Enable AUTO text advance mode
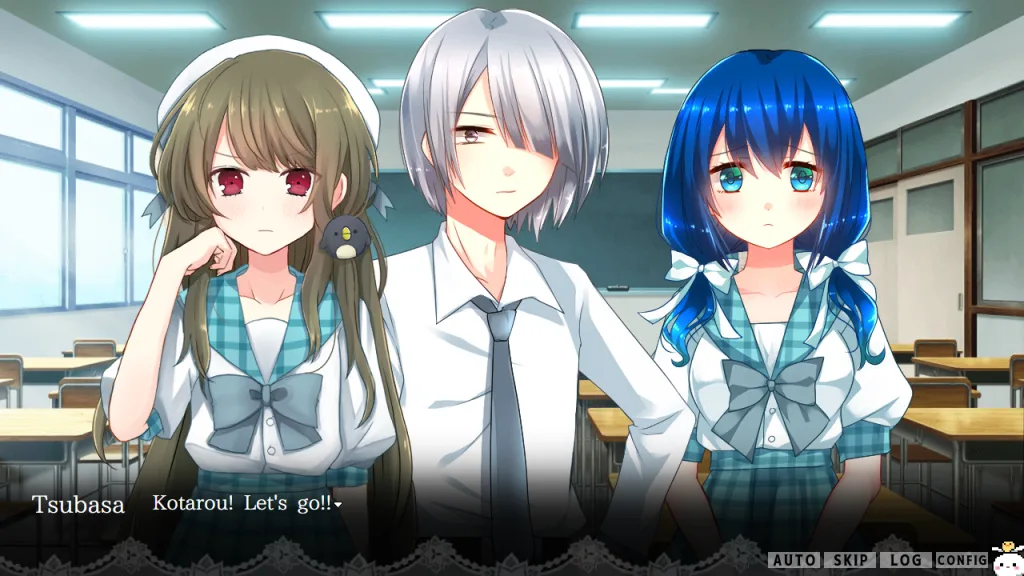 pos(794,560)
